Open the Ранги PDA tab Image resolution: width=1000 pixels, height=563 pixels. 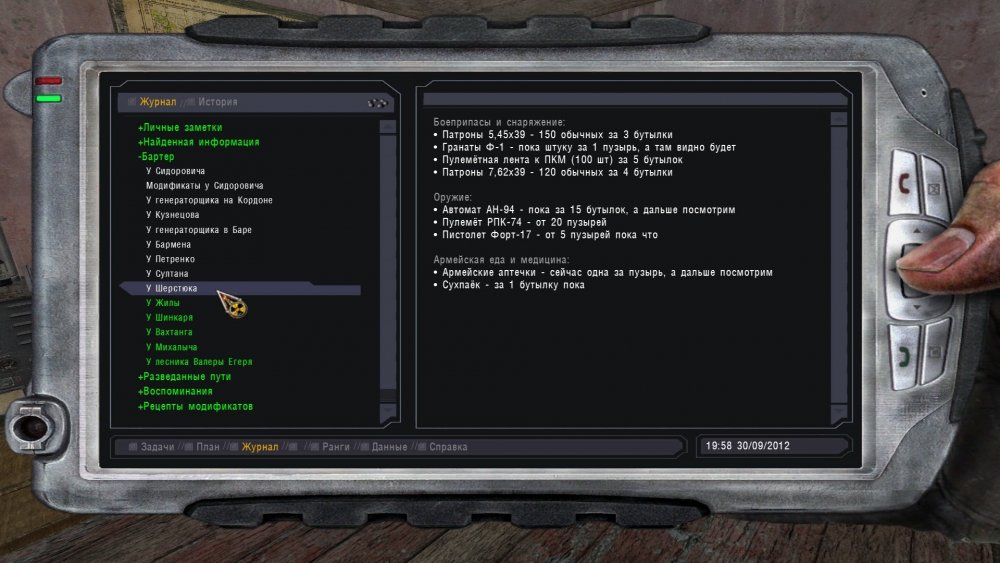click(335, 447)
